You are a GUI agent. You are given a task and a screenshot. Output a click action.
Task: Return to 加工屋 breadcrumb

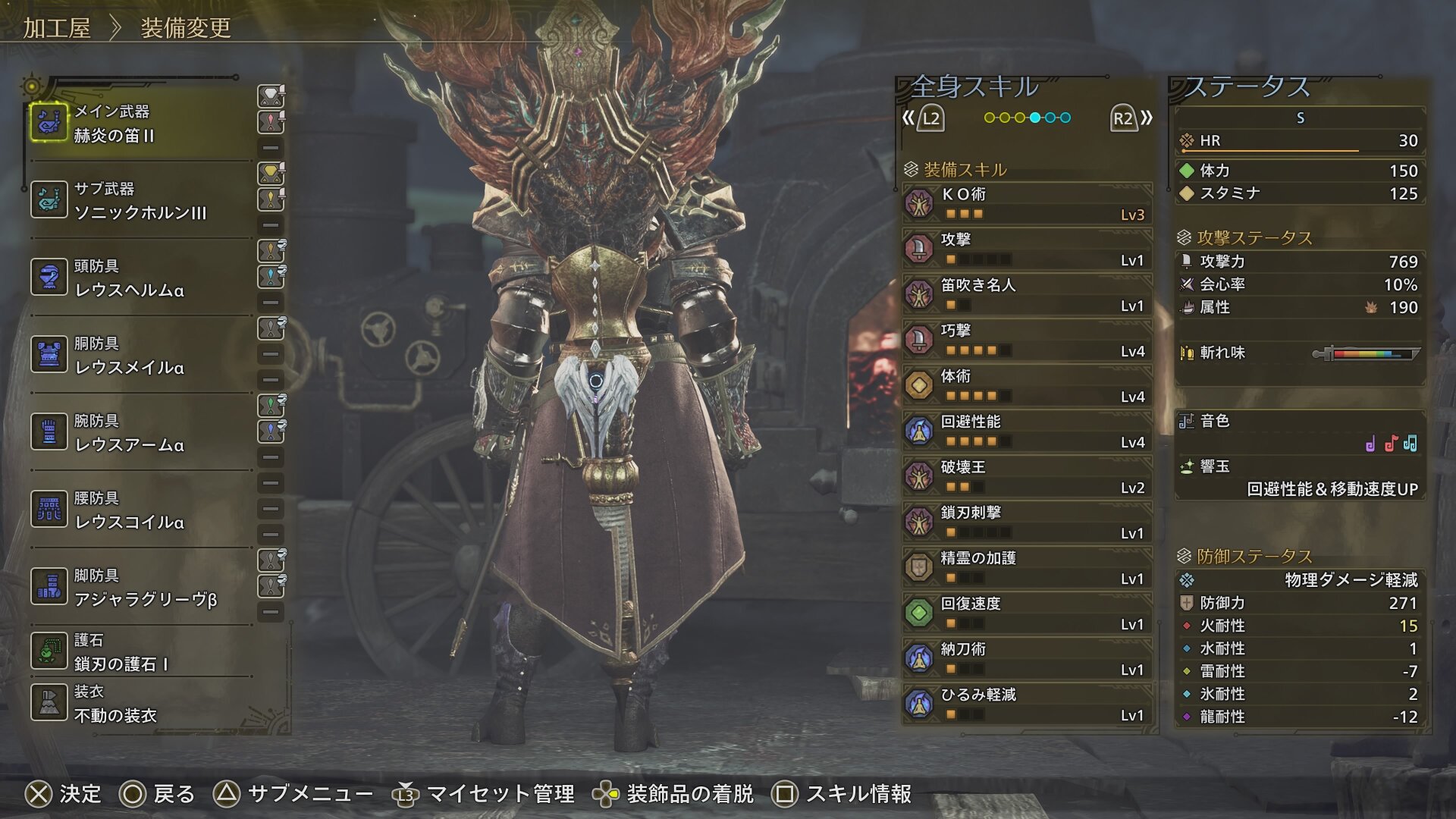coord(57,28)
